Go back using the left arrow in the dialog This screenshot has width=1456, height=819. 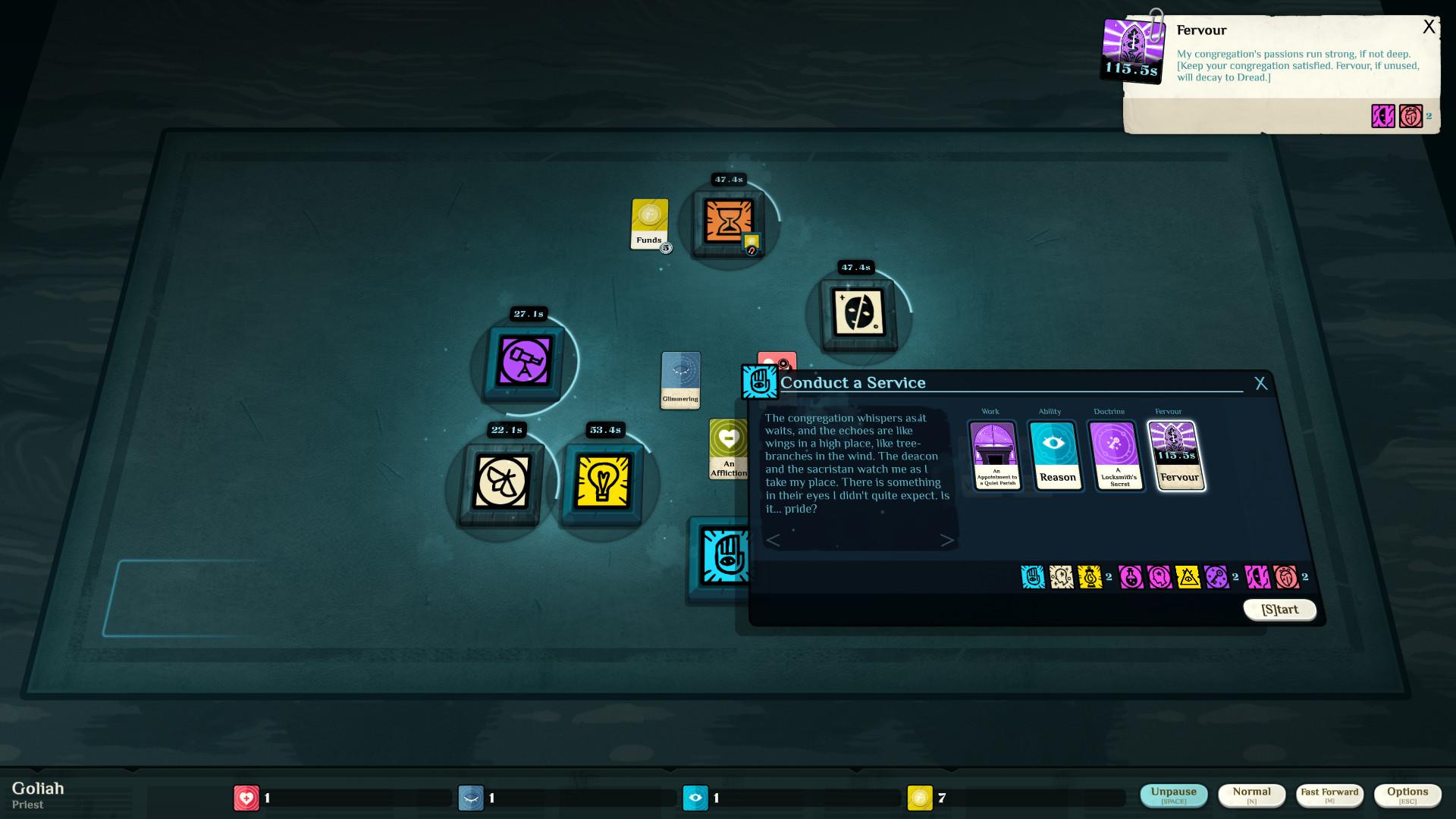pyautogui.click(x=773, y=541)
